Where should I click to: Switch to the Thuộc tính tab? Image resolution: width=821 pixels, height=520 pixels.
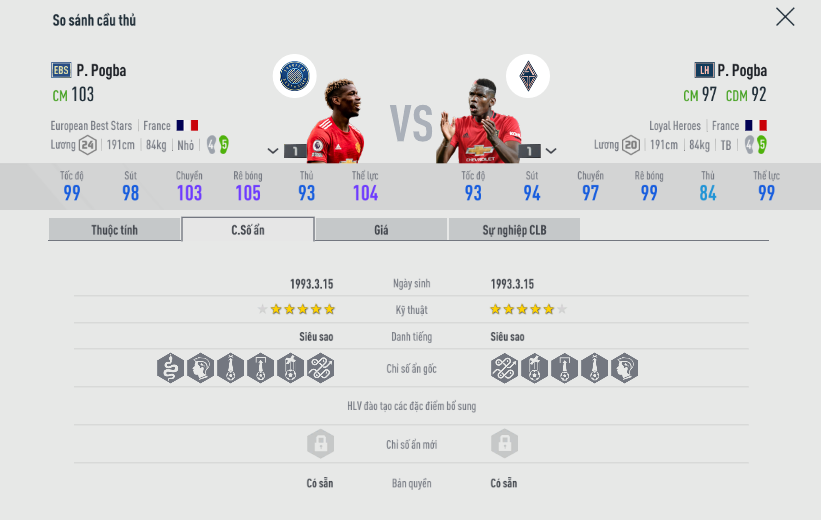(x=114, y=230)
